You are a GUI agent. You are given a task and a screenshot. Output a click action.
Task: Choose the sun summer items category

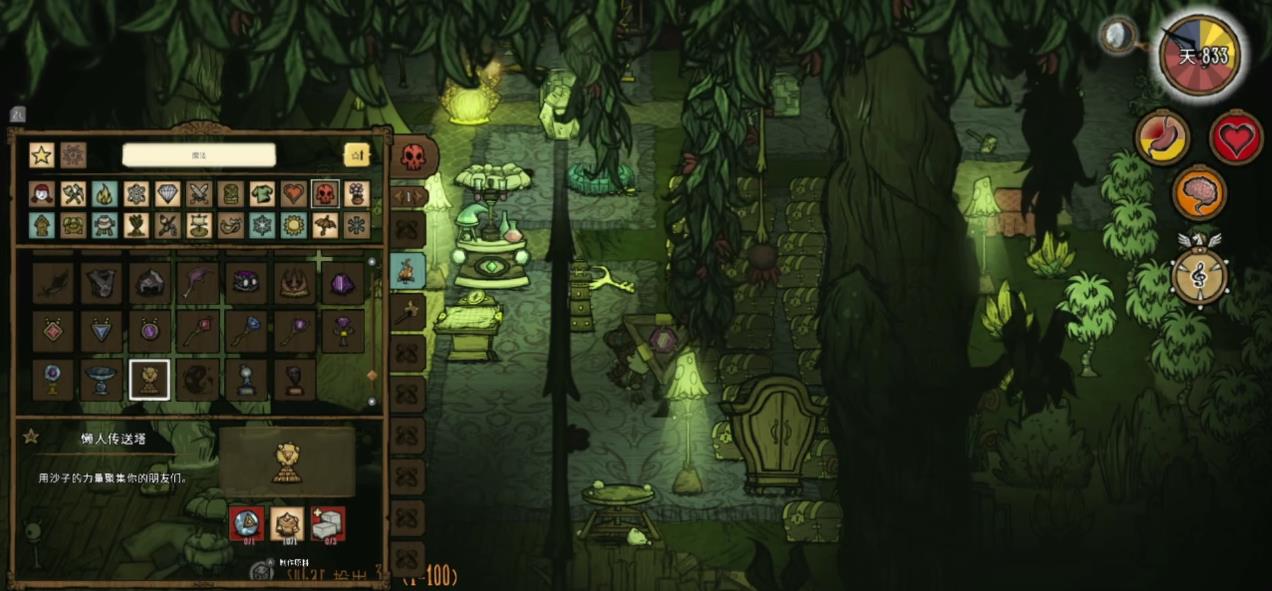293,225
